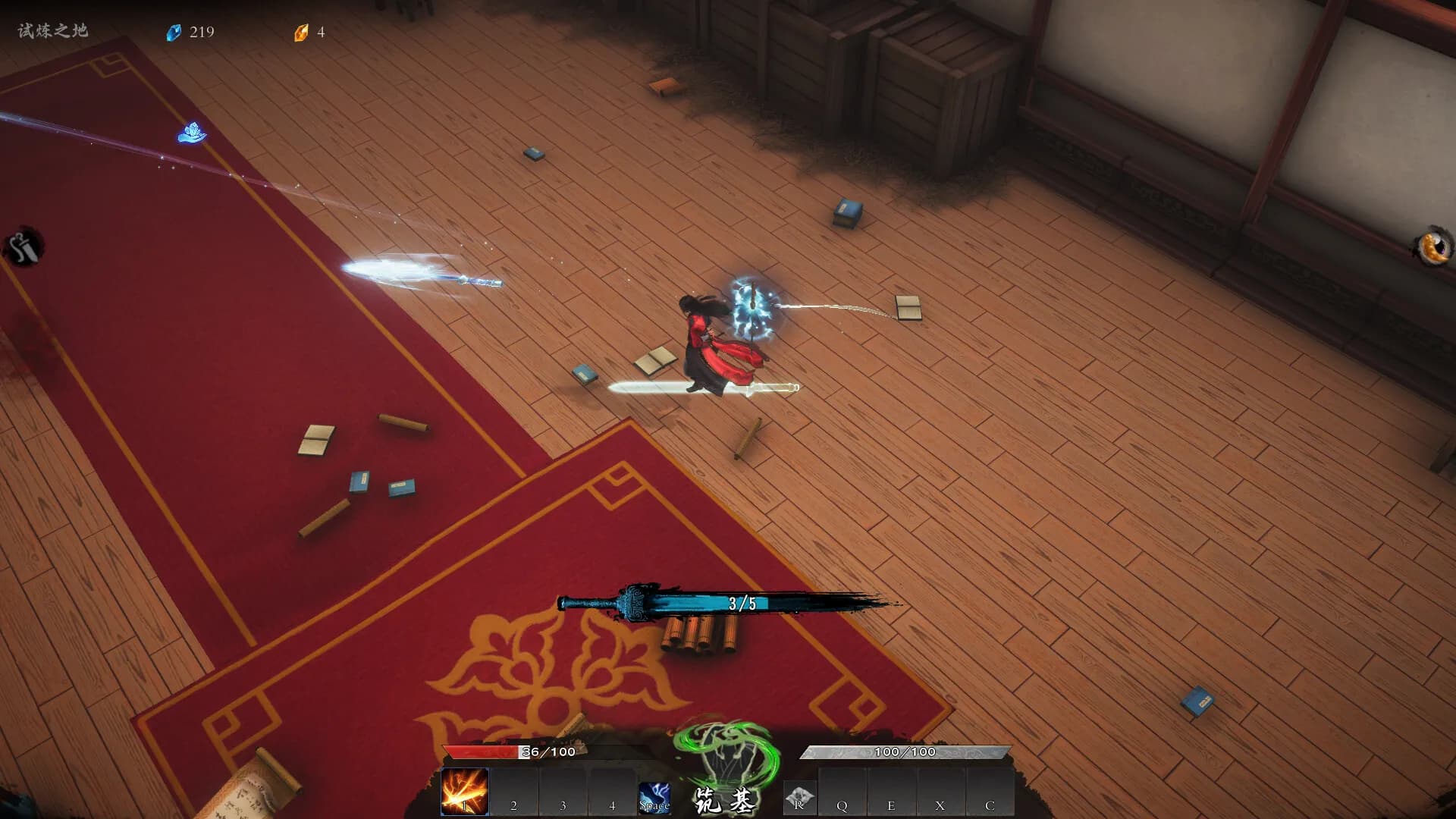1456x819 pixels.
Task: Select the empty slot labeled X
Action: click(940, 793)
